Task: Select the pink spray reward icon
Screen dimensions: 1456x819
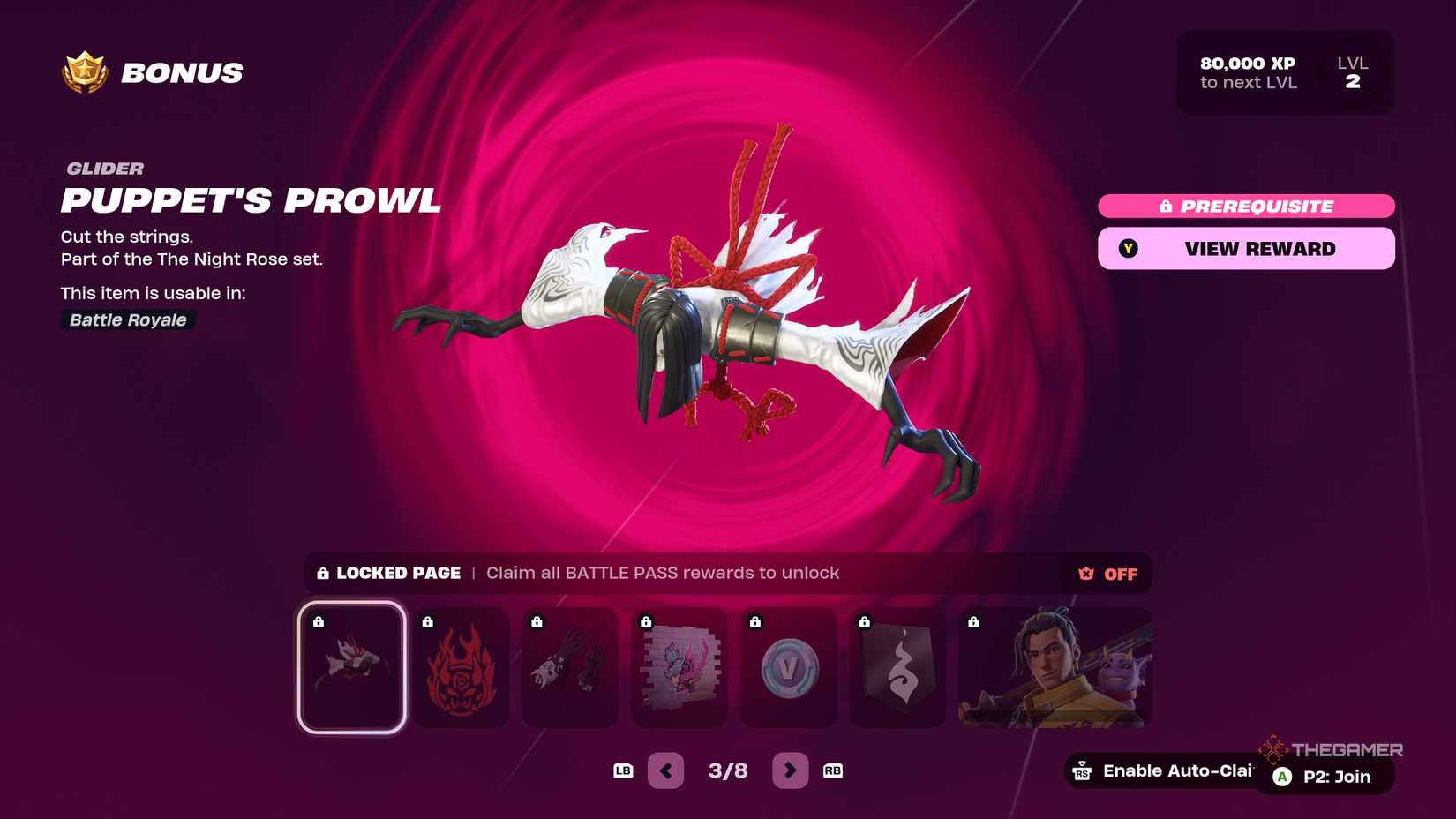Action: tap(679, 668)
